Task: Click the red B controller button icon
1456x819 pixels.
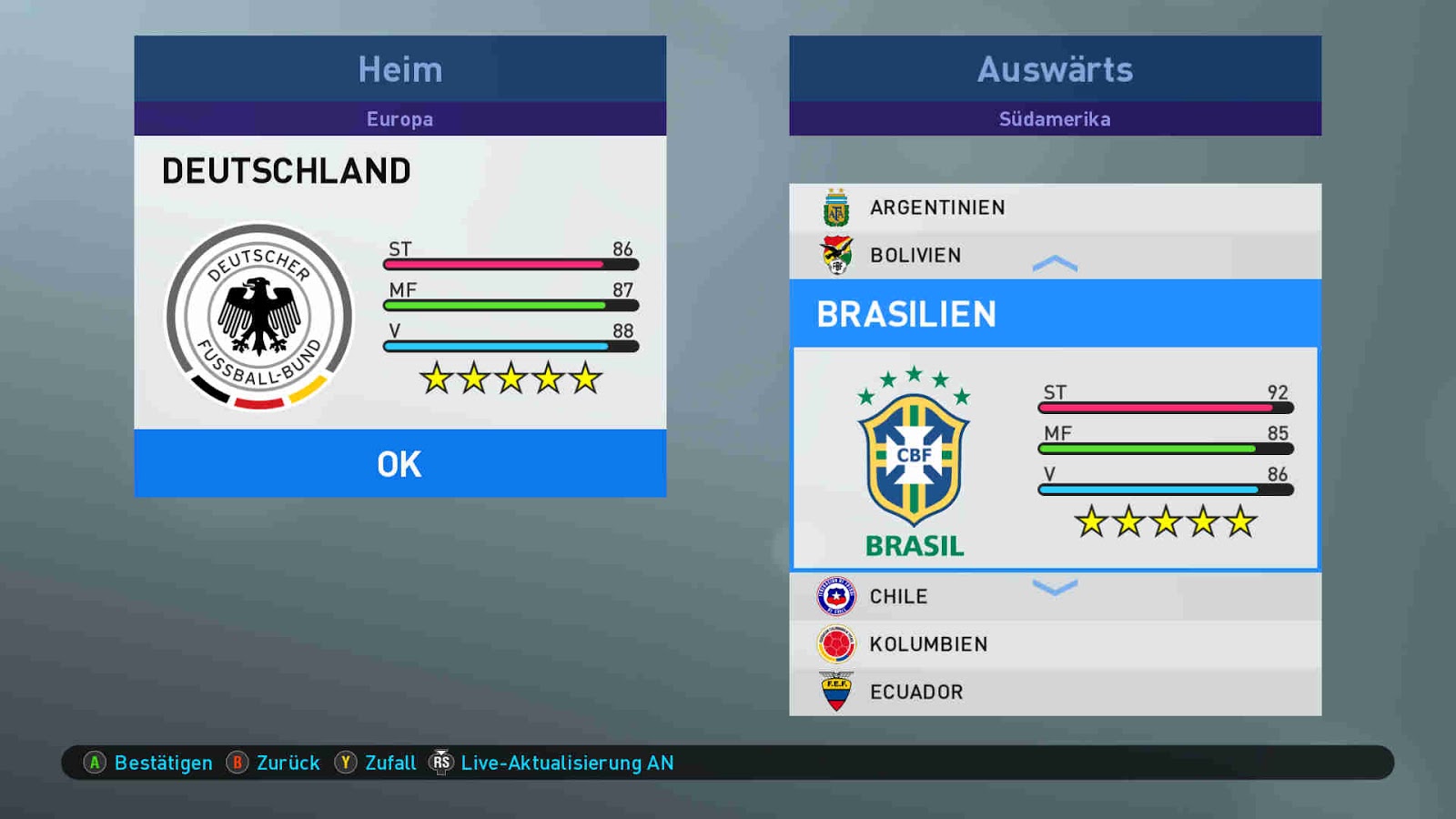Action: pos(236,763)
